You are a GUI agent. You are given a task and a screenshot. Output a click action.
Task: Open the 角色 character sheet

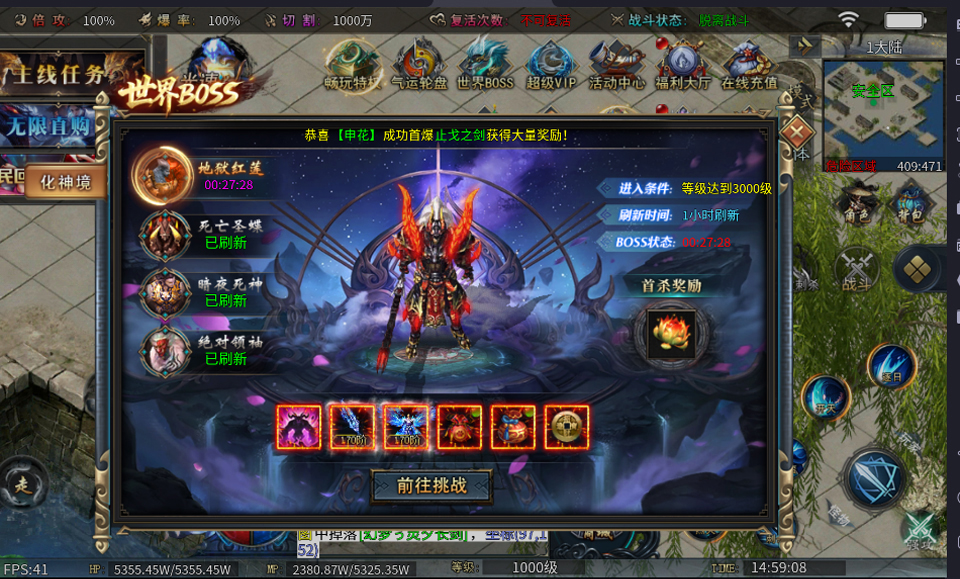click(x=856, y=204)
